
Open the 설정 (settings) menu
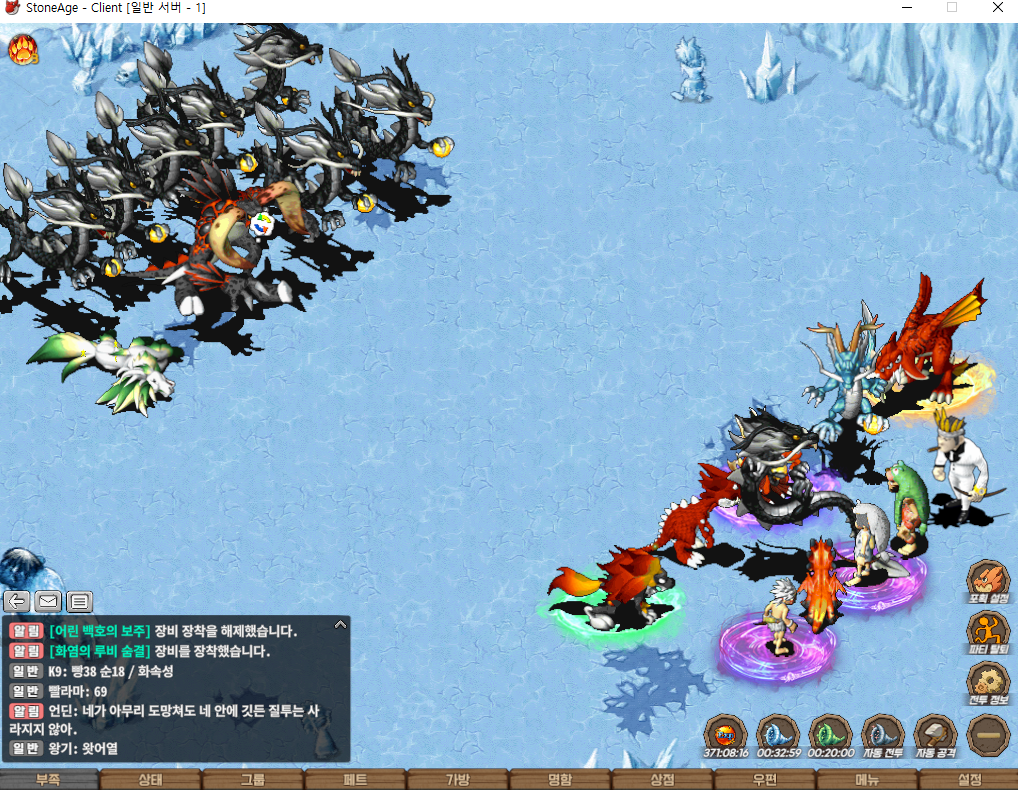968,779
